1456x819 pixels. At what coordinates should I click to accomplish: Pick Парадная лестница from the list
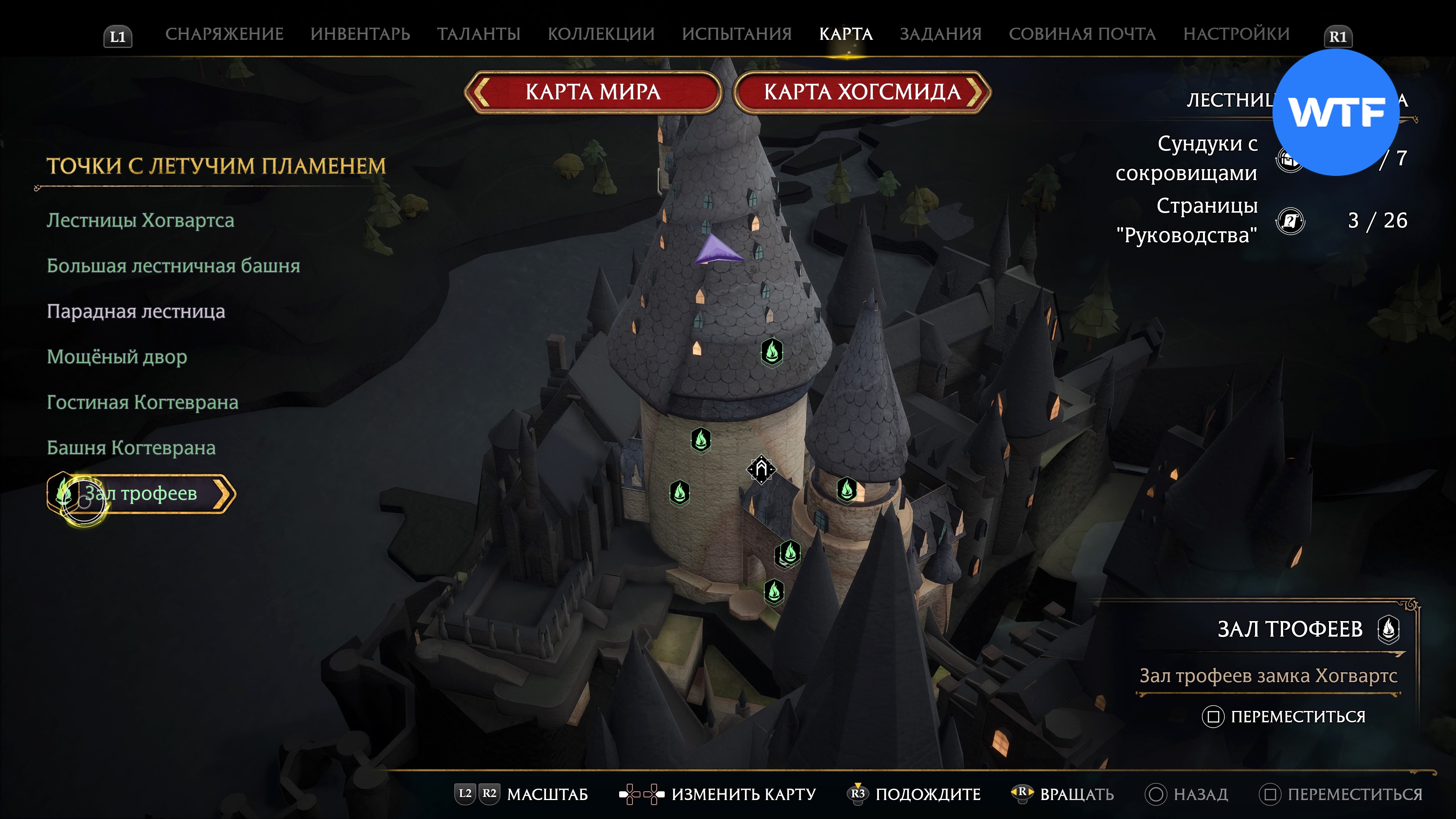pos(136,311)
